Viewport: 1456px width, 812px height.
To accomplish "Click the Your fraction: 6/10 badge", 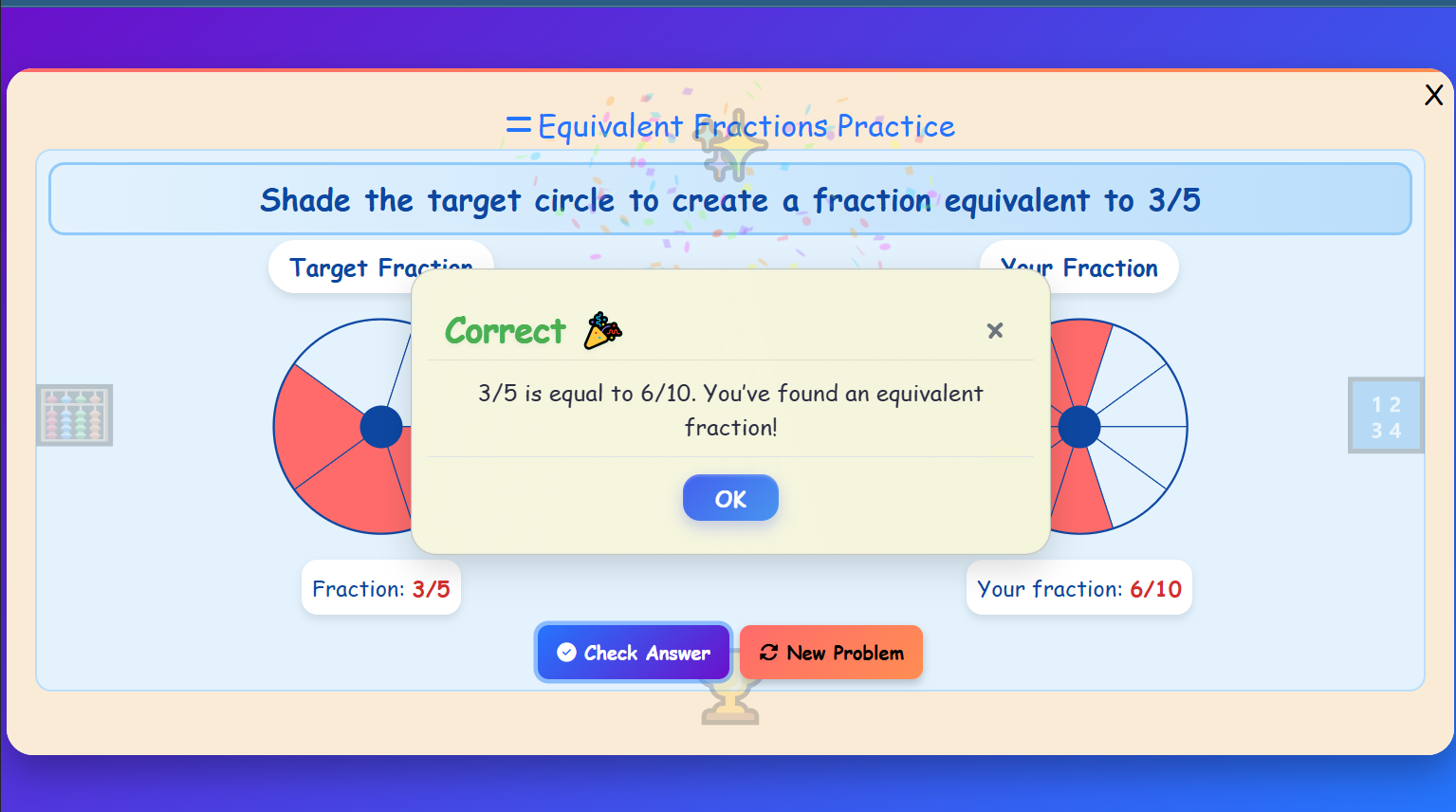I will pos(1078,588).
